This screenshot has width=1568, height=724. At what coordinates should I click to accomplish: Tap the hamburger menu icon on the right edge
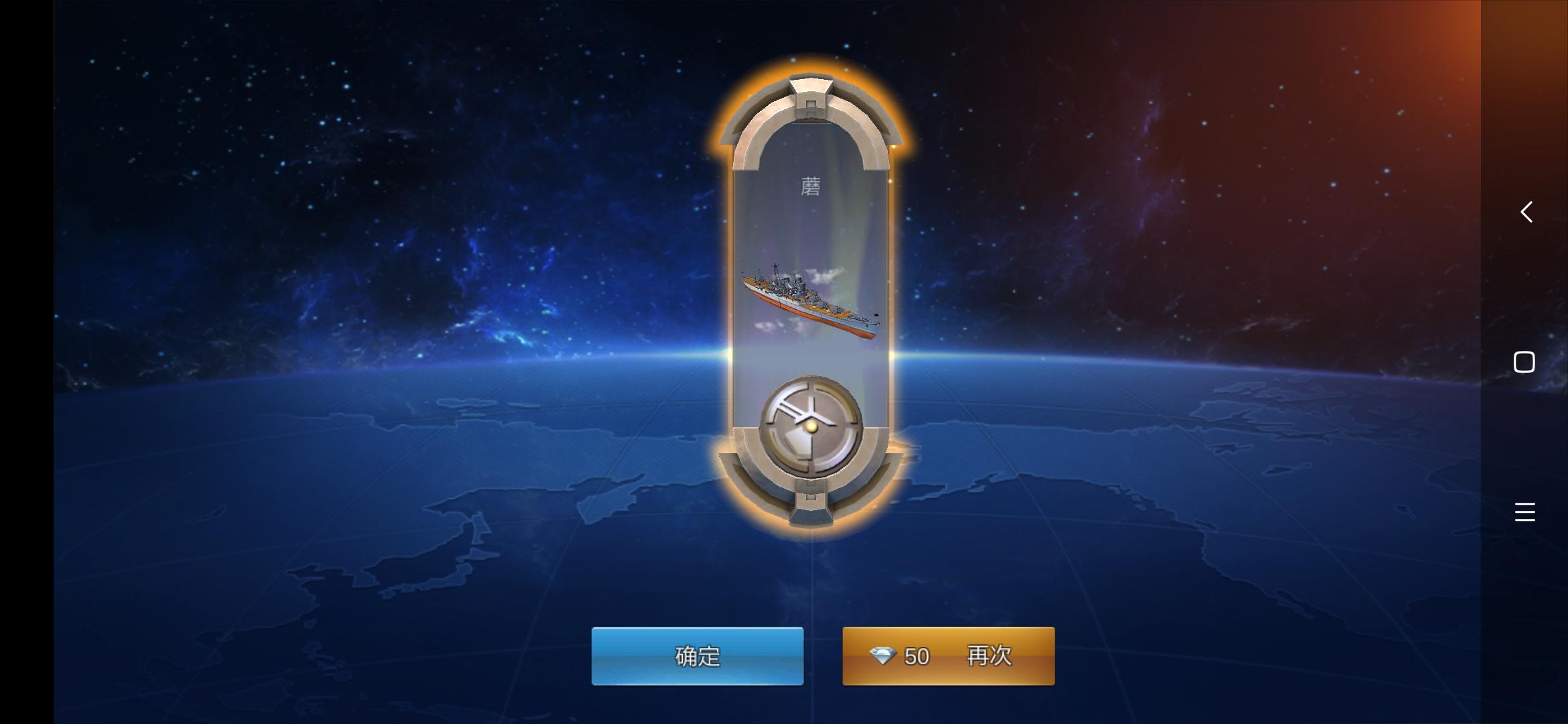point(1526,512)
